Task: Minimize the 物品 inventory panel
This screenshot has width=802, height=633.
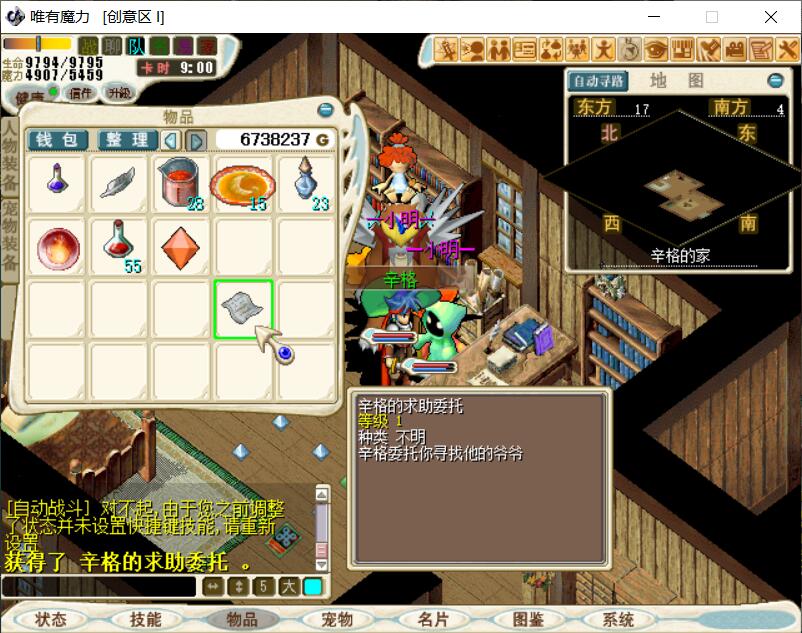Action: (x=325, y=110)
